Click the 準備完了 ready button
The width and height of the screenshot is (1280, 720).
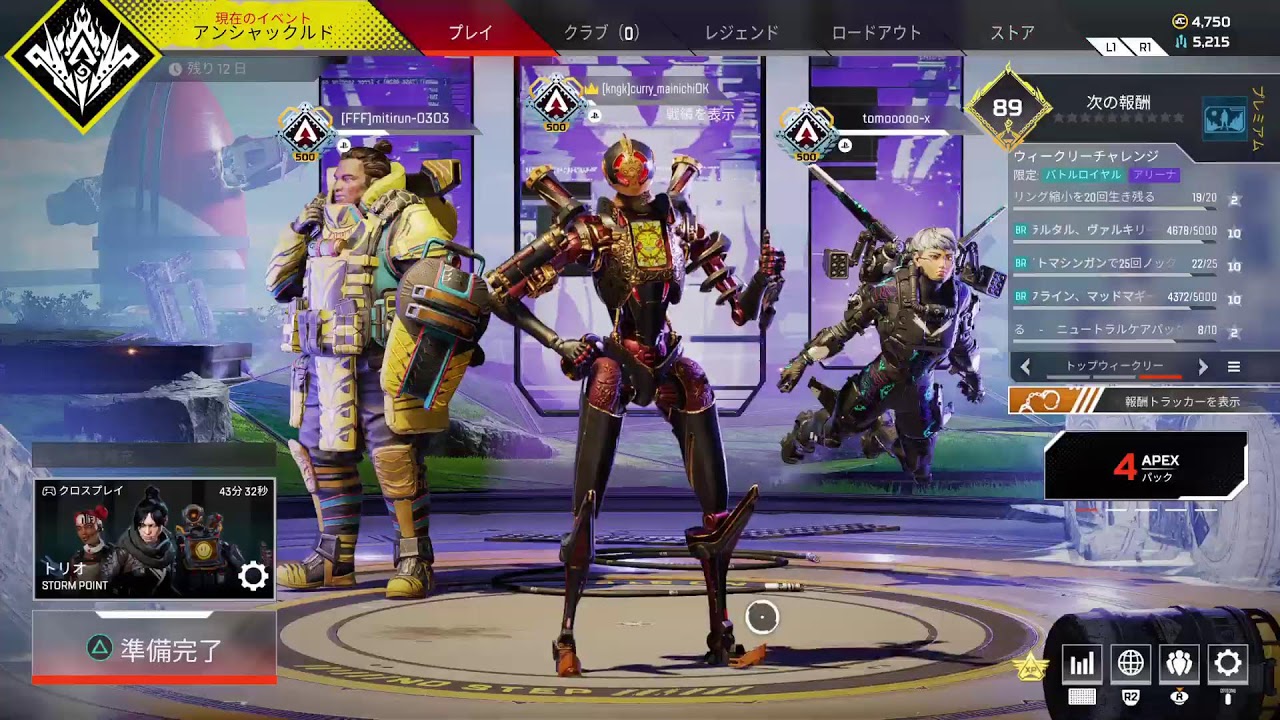click(x=154, y=649)
